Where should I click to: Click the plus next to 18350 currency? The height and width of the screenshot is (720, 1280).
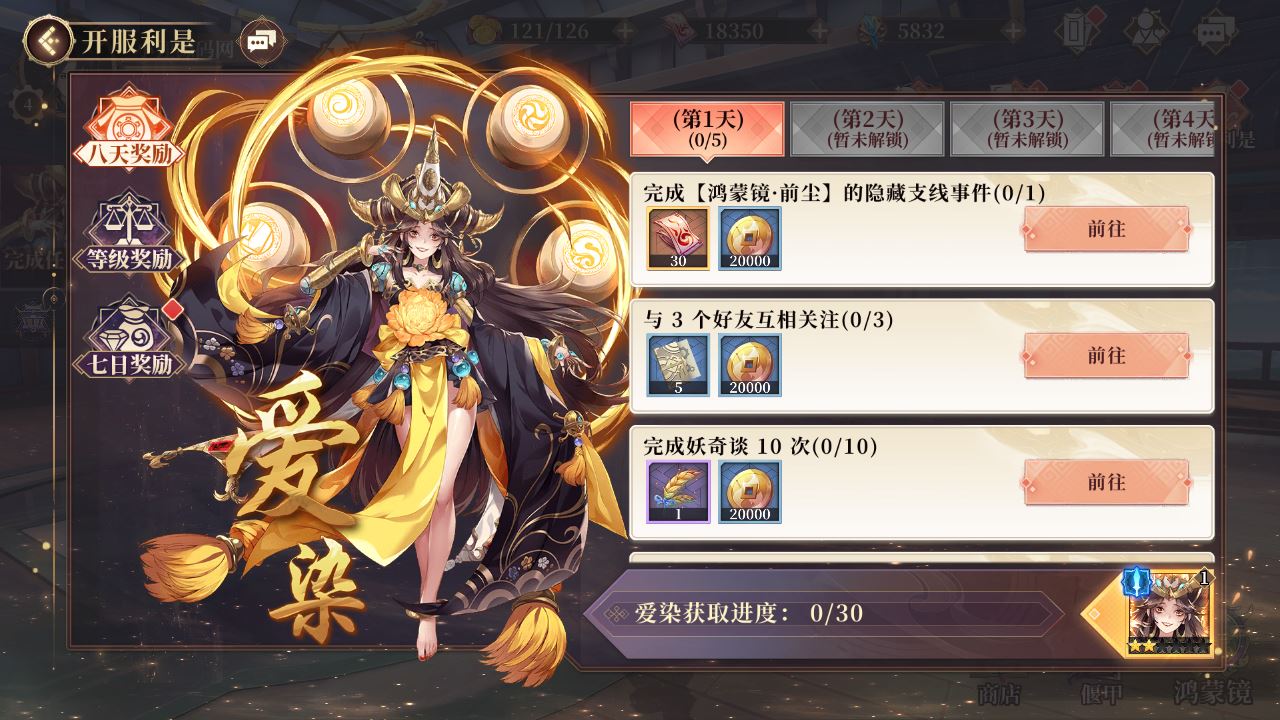click(x=819, y=30)
